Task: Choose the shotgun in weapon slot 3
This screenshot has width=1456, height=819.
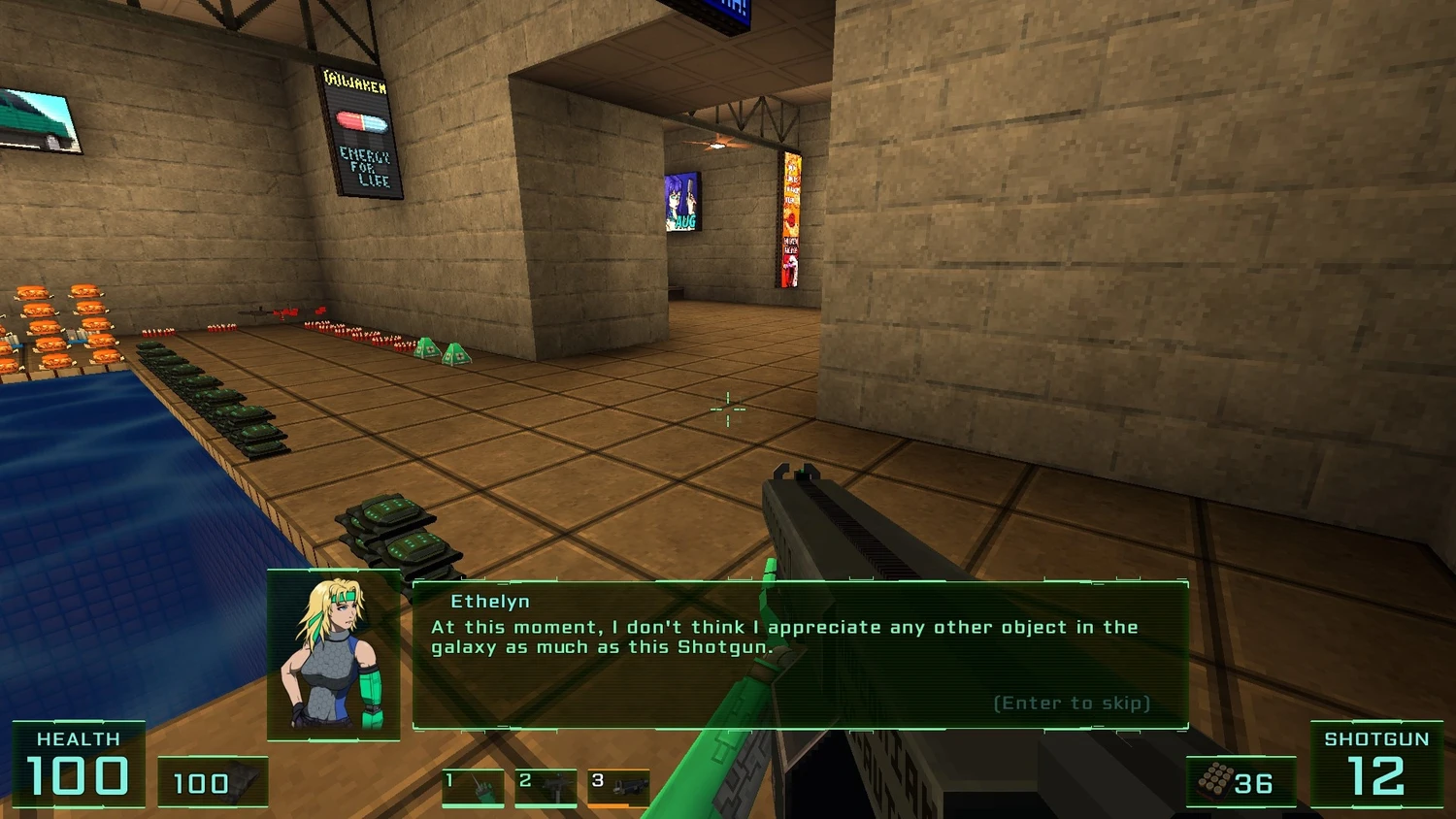Action: coord(618,787)
